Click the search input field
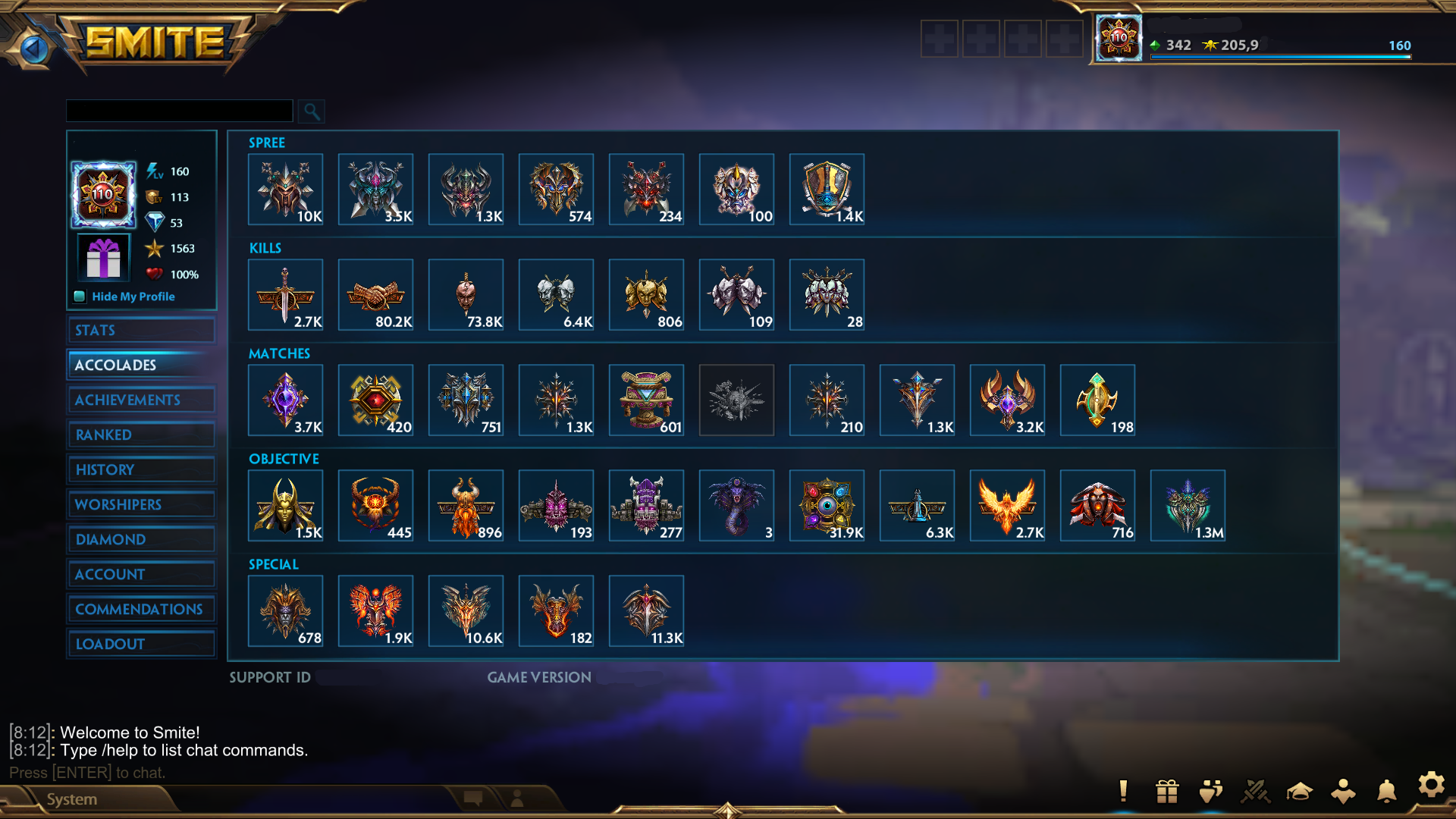The image size is (1456, 819). [x=180, y=111]
